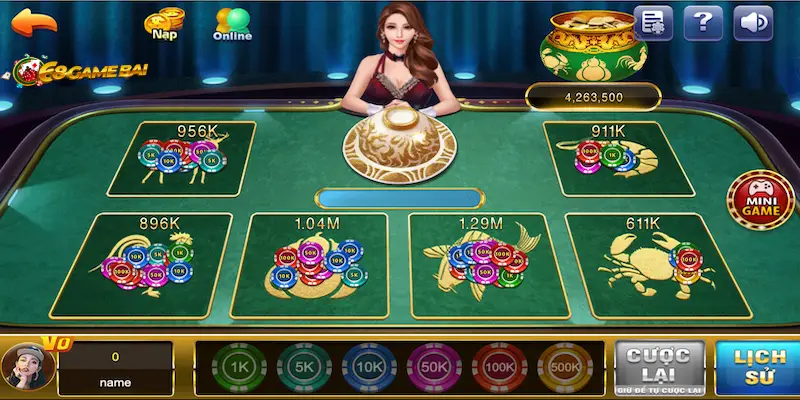Go back using the orange arrow
Screen dimensions: 800x400
coord(33,22)
